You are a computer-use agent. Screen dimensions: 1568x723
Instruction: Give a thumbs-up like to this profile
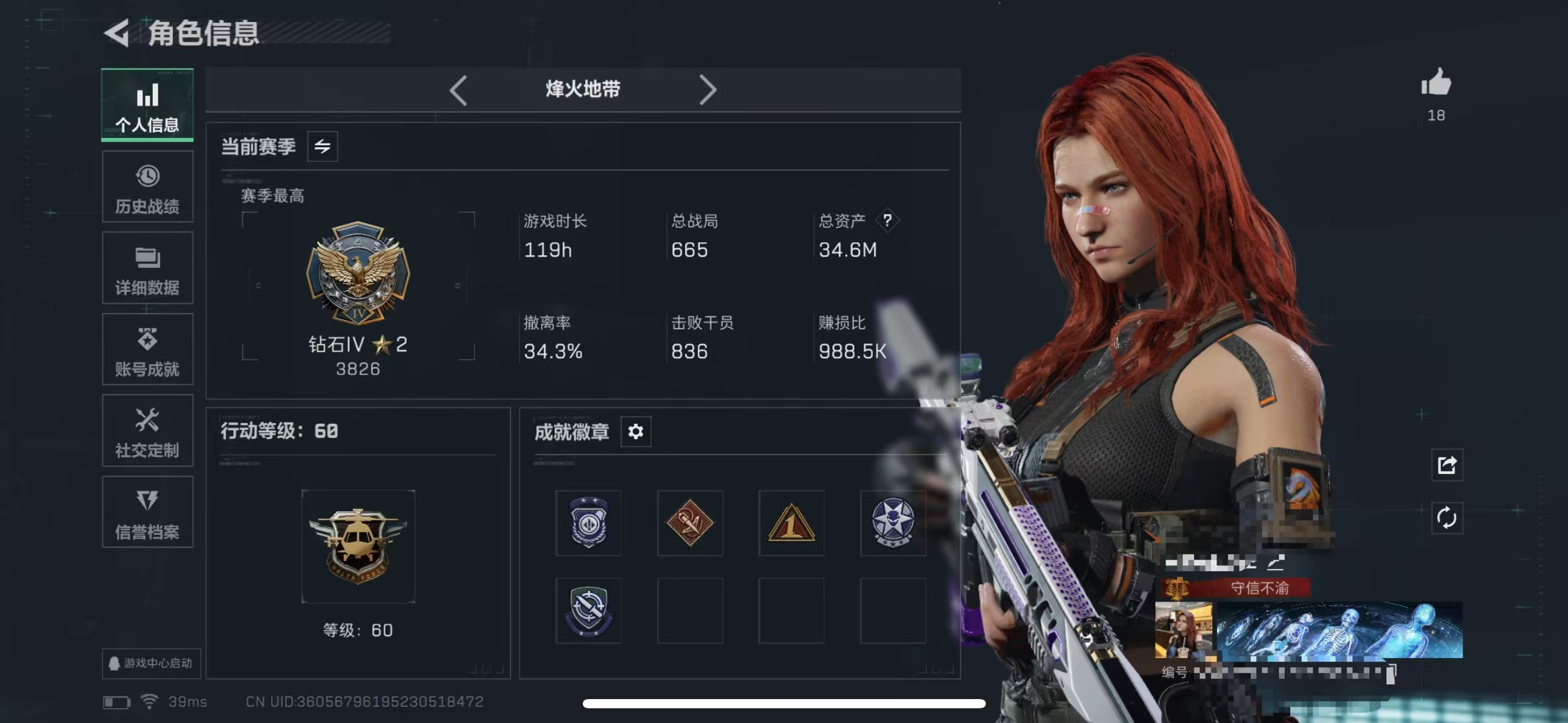[x=1436, y=83]
